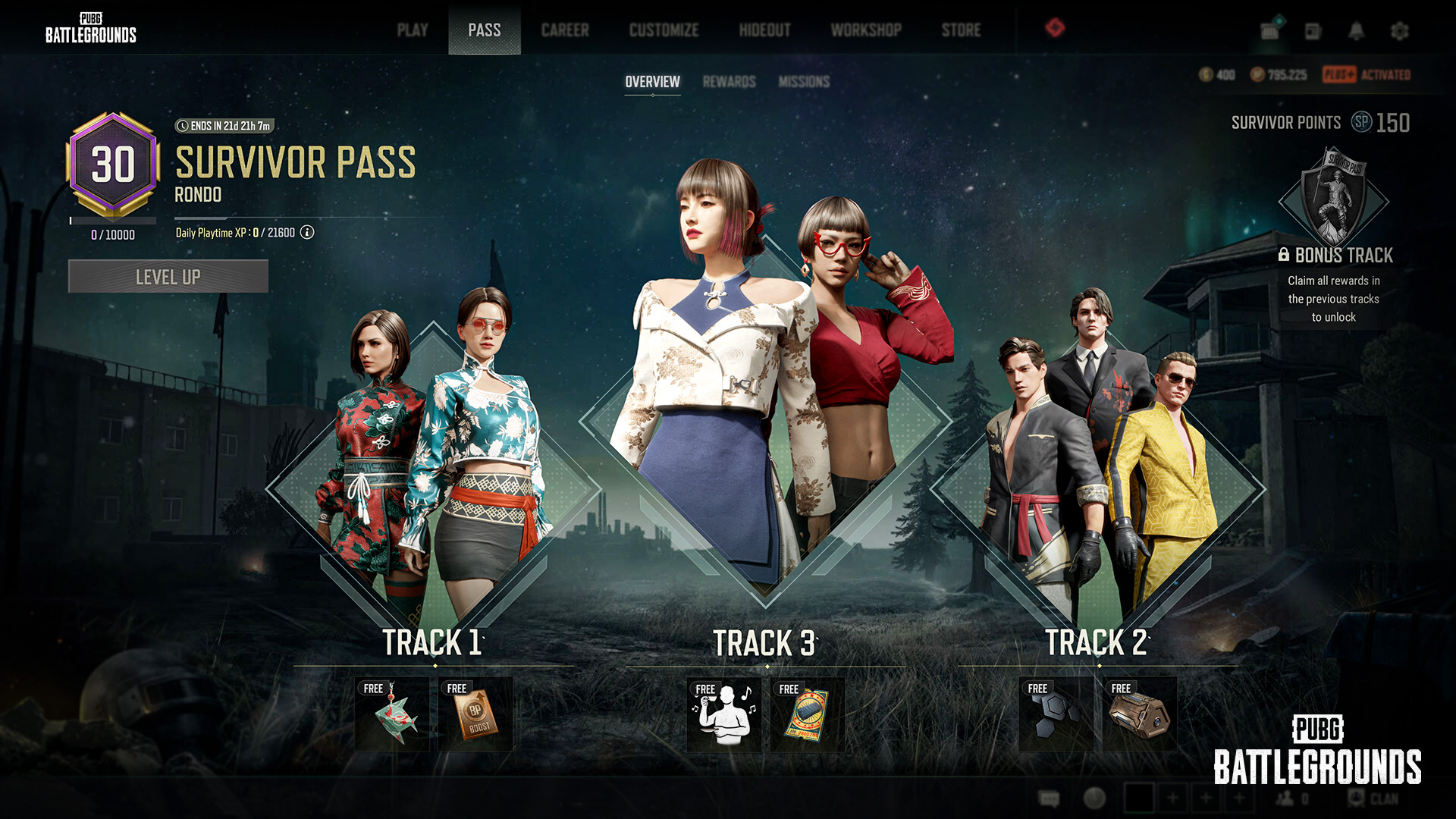
Task: Click the Daily Playtime XP info icon
Action: click(307, 233)
